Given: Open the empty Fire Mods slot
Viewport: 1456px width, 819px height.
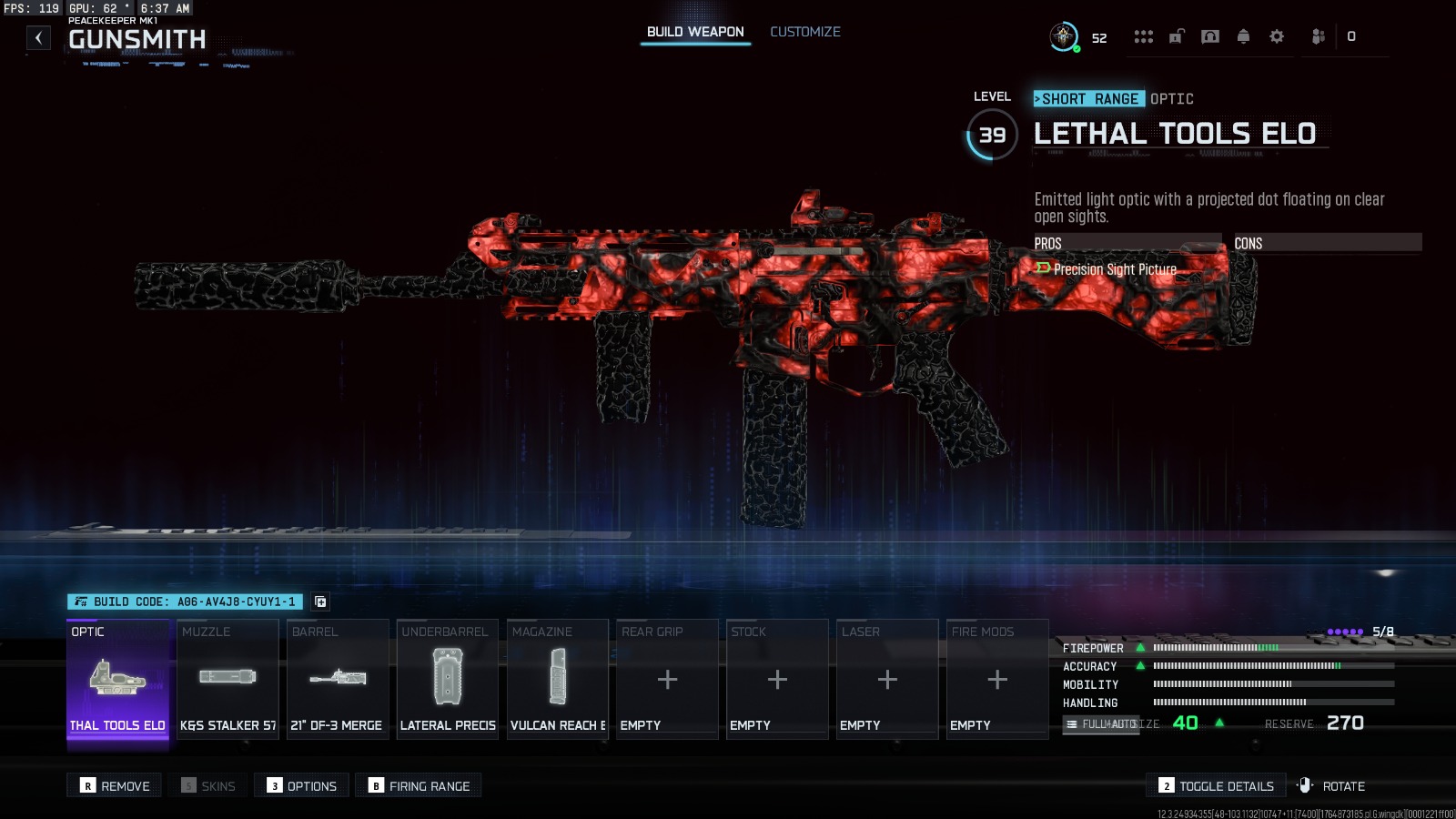Looking at the screenshot, I should coord(997,679).
